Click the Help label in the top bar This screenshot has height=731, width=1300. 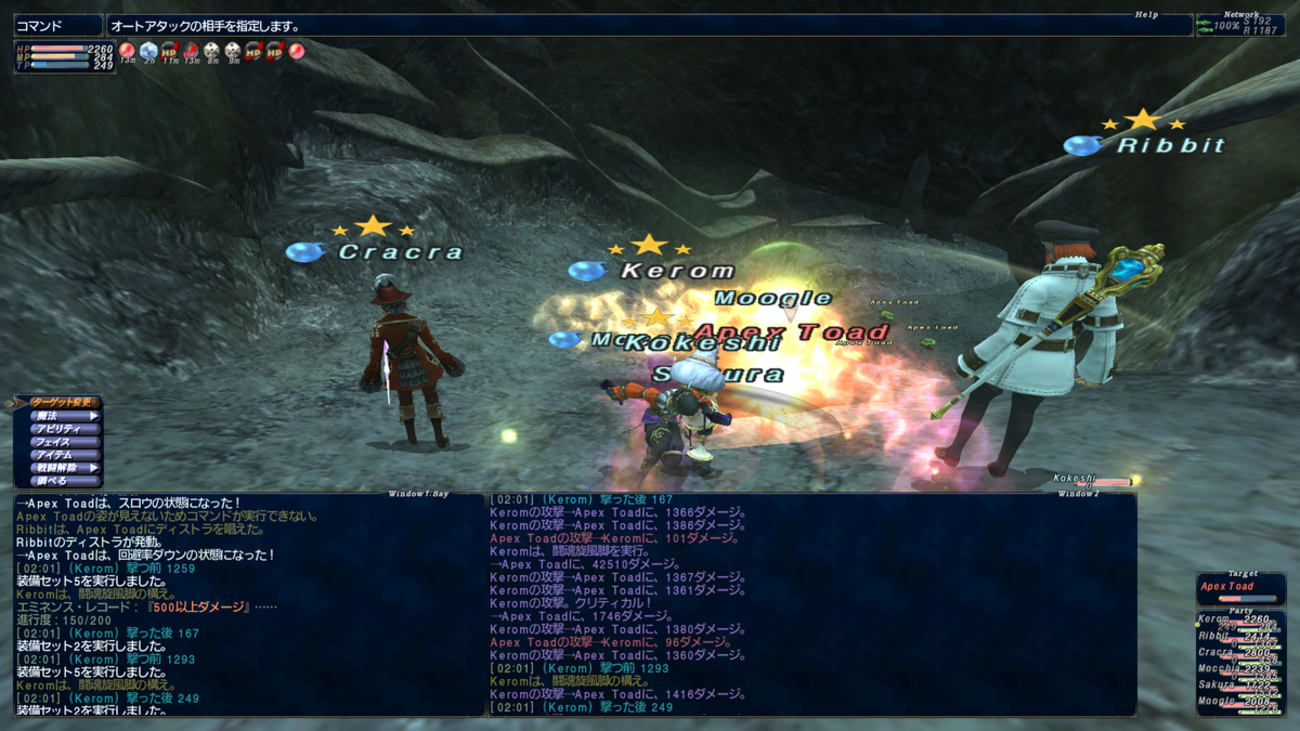1145,15
